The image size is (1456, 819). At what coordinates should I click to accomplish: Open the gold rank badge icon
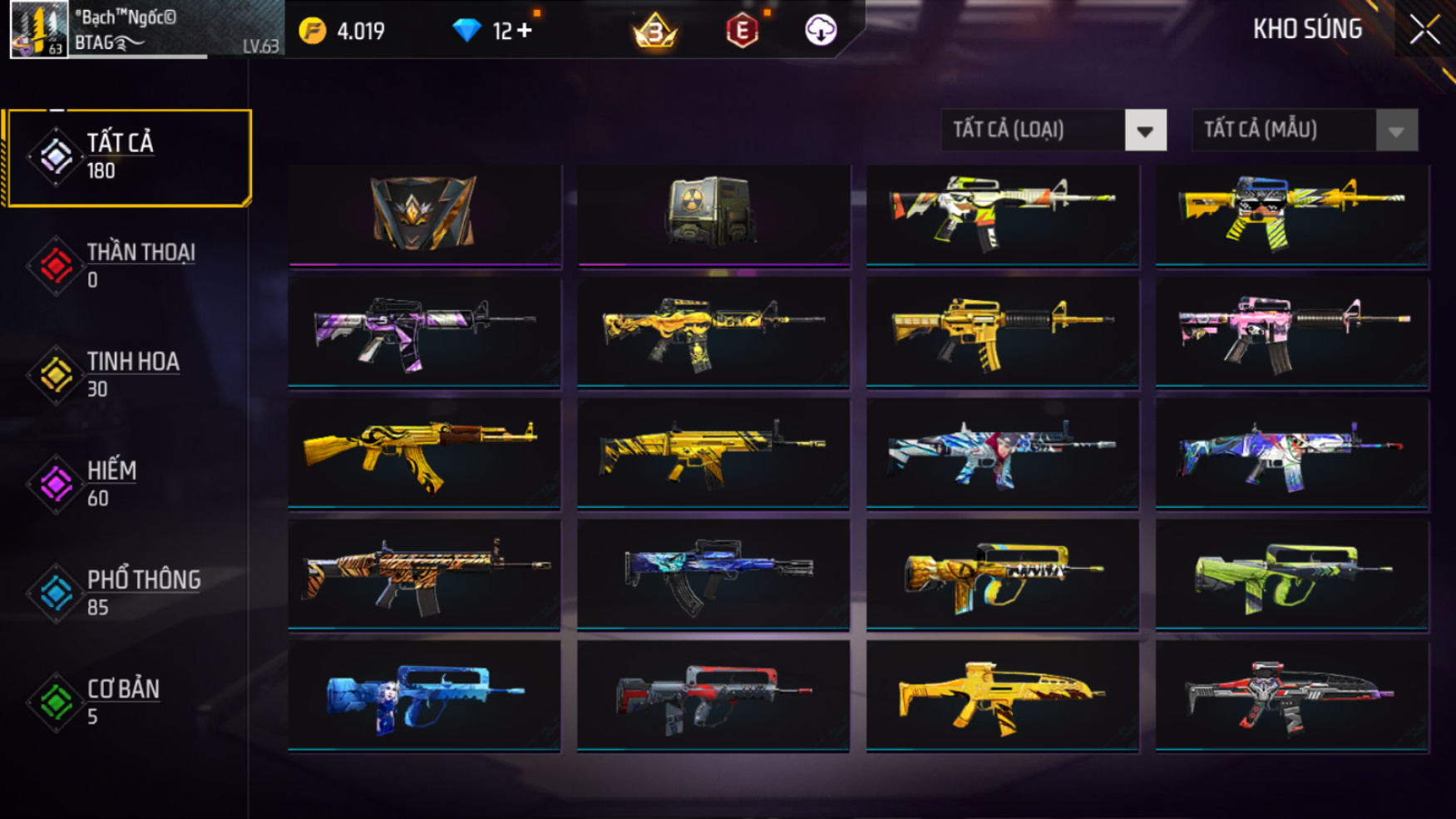(655, 32)
